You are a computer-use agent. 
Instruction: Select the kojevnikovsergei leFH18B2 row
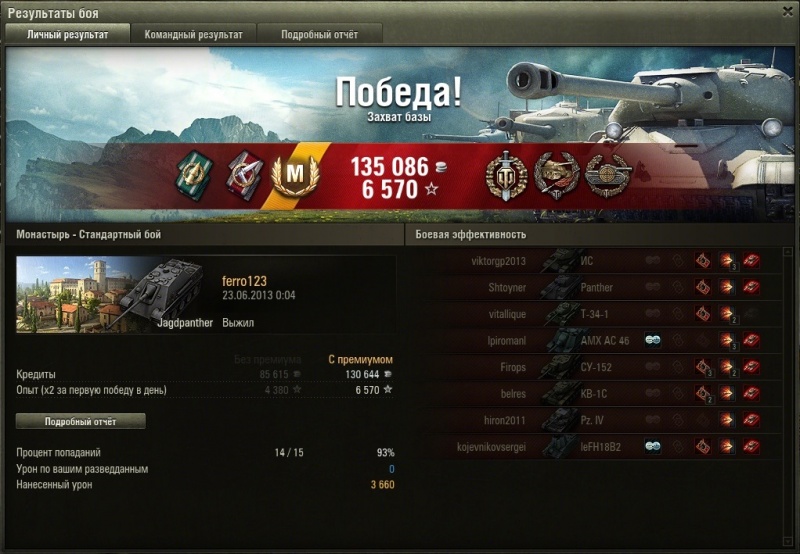pos(598,447)
